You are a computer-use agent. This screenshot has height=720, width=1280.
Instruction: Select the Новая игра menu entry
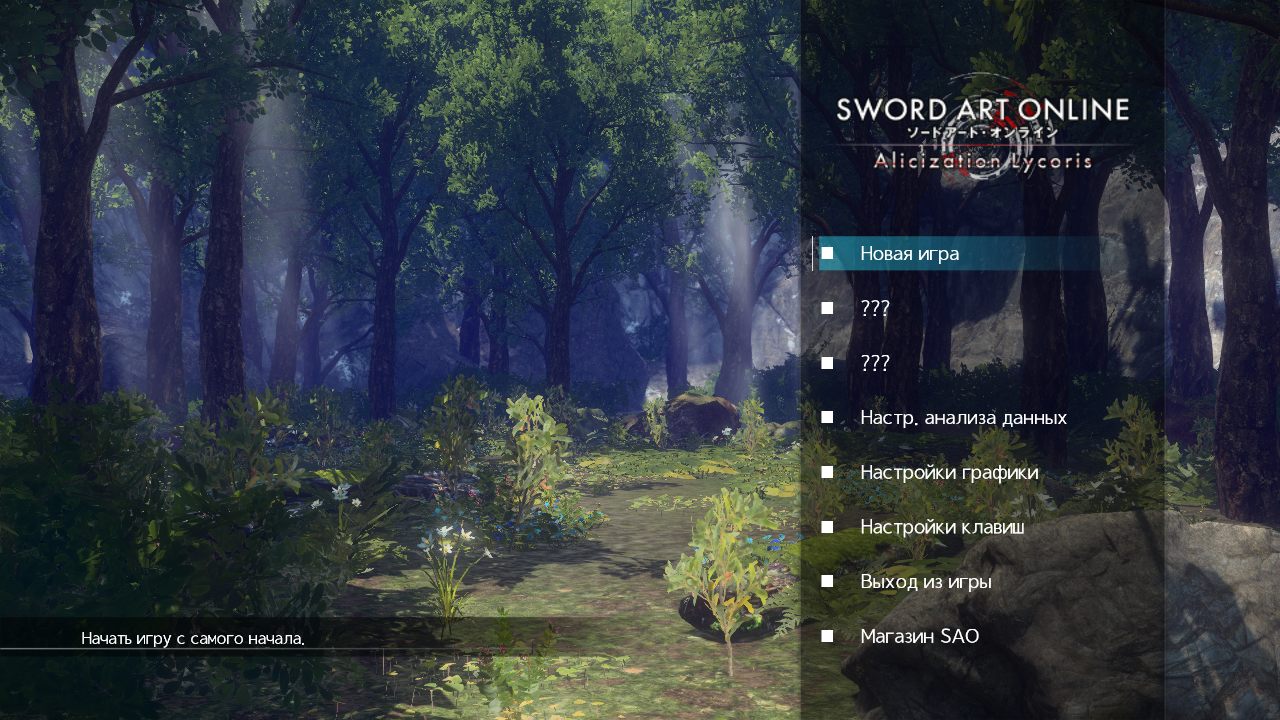[x=909, y=254]
